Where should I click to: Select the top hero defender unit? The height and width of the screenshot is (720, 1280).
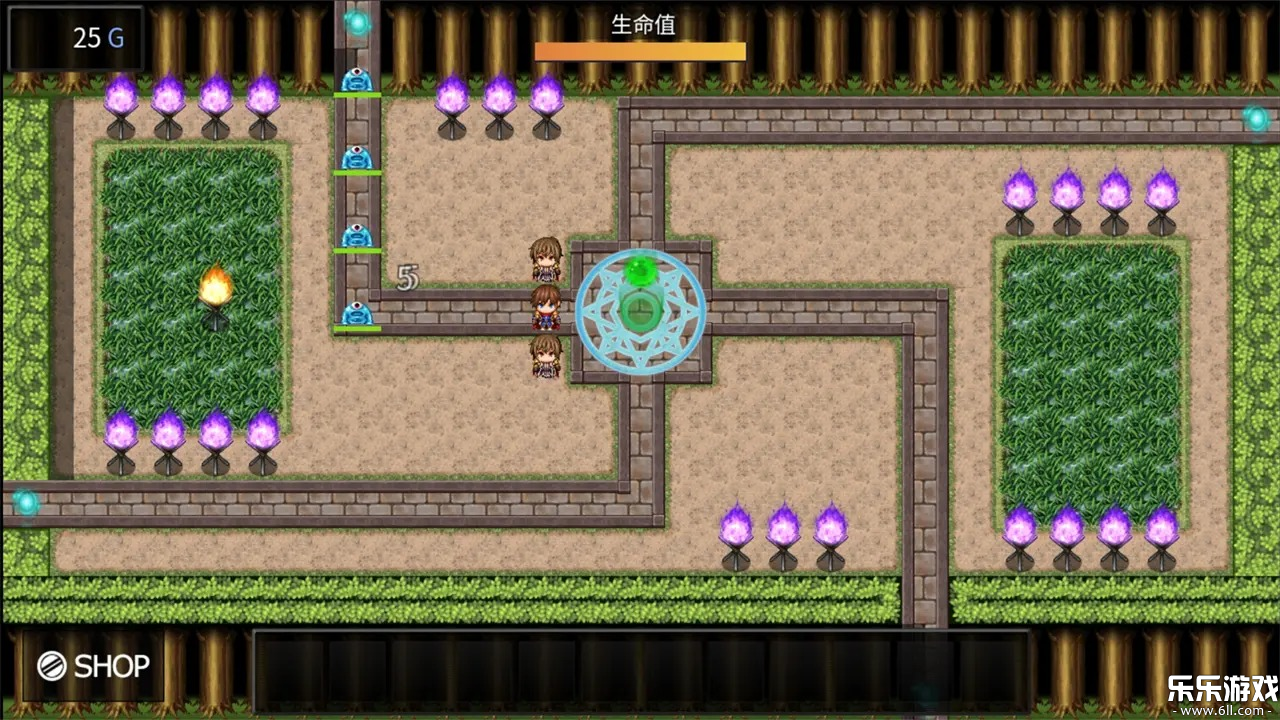[x=546, y=258]
